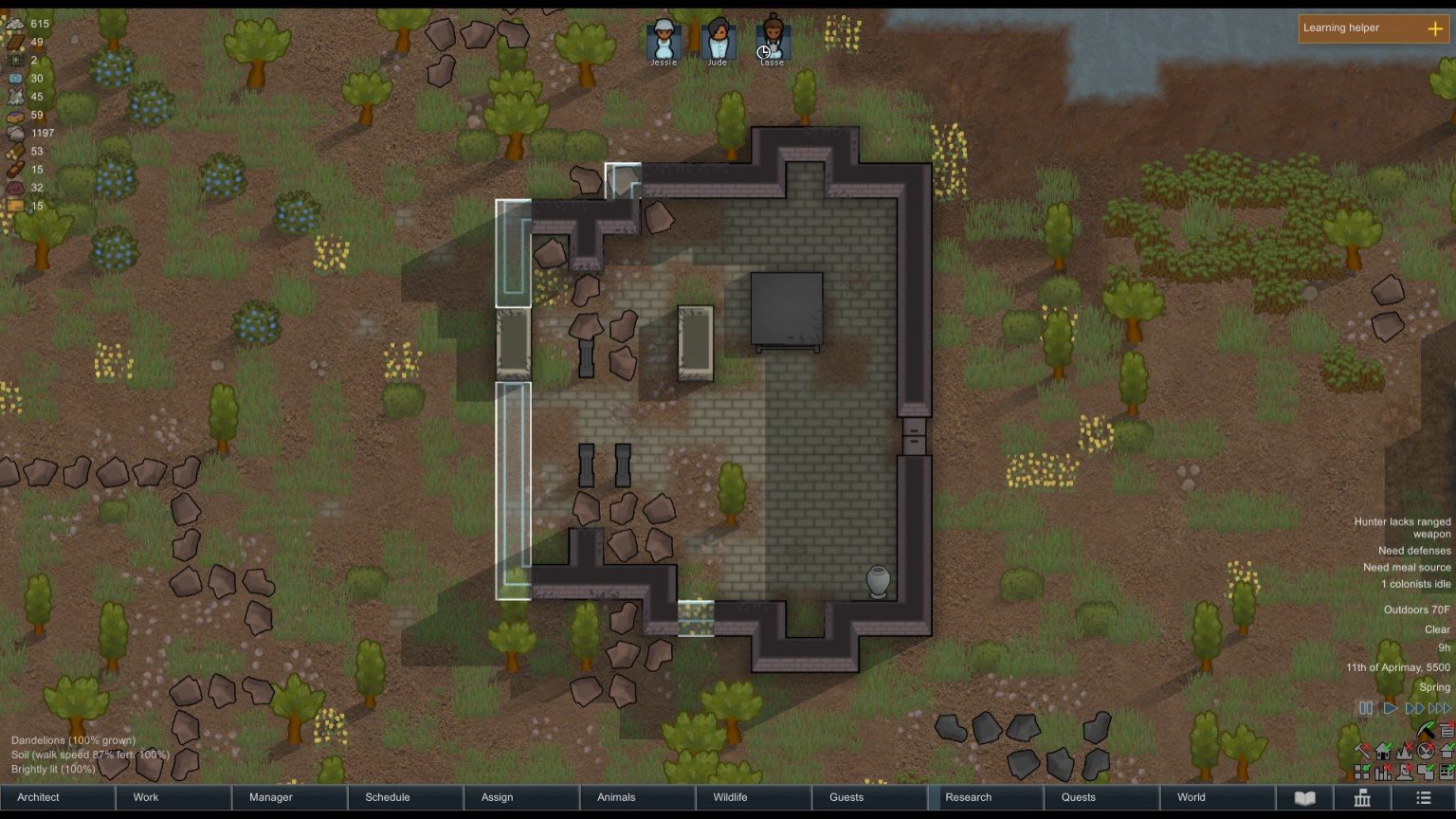The width and height of the screenshot is (1456, 819).
Task: Pause the game with the pause button
Action: coord(1366,708)
